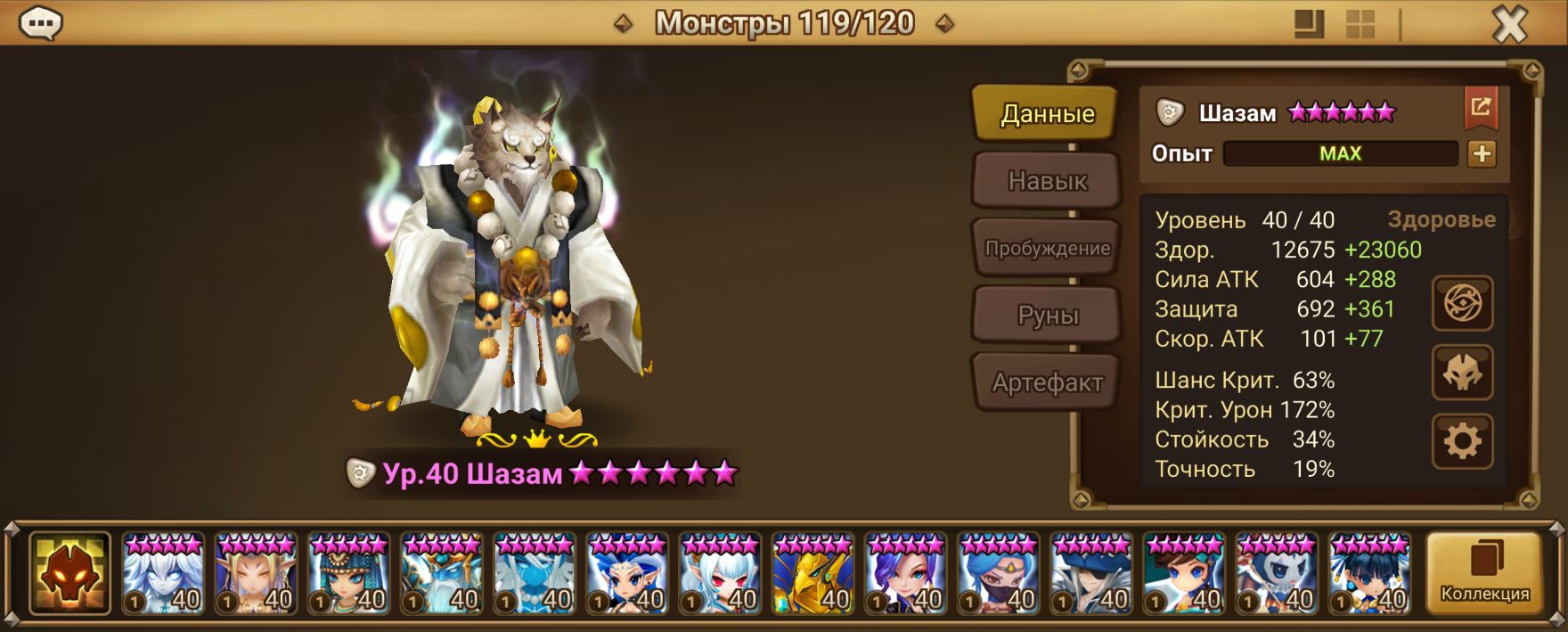Select the glowing monster-head filter icon
The width and height of the screenshot is (1568, 632).
pos(69,573)
